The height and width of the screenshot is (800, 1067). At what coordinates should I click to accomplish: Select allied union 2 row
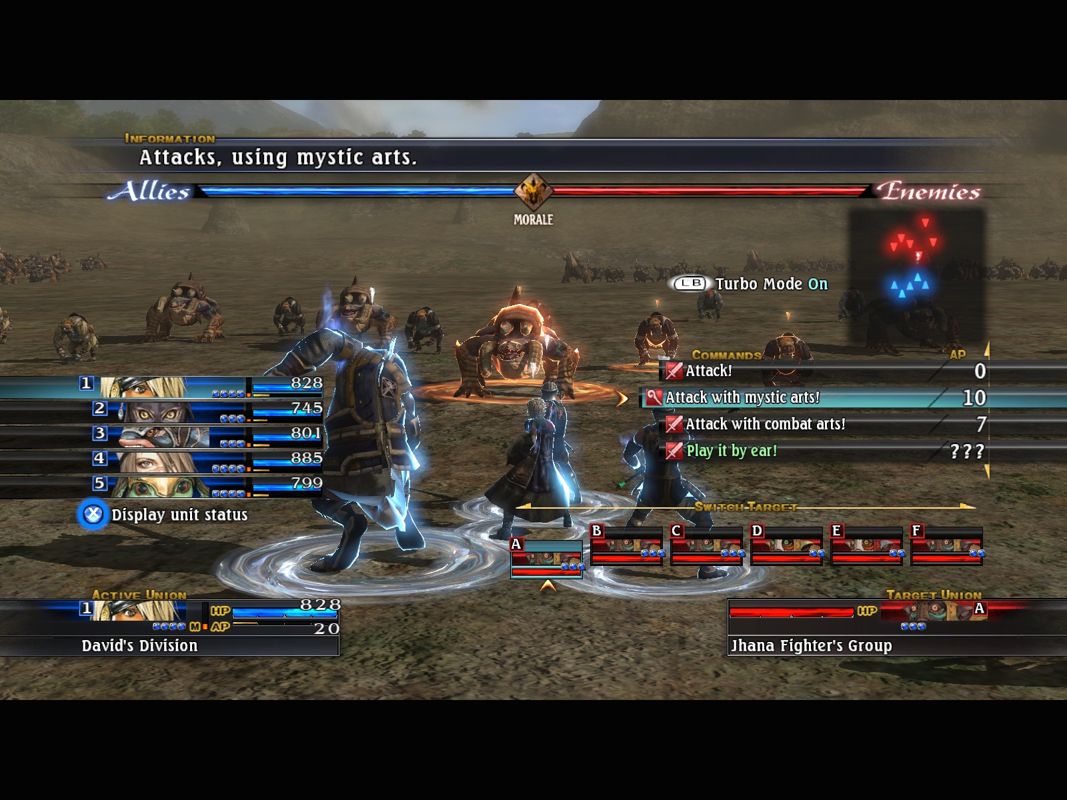tap(200, 410)
